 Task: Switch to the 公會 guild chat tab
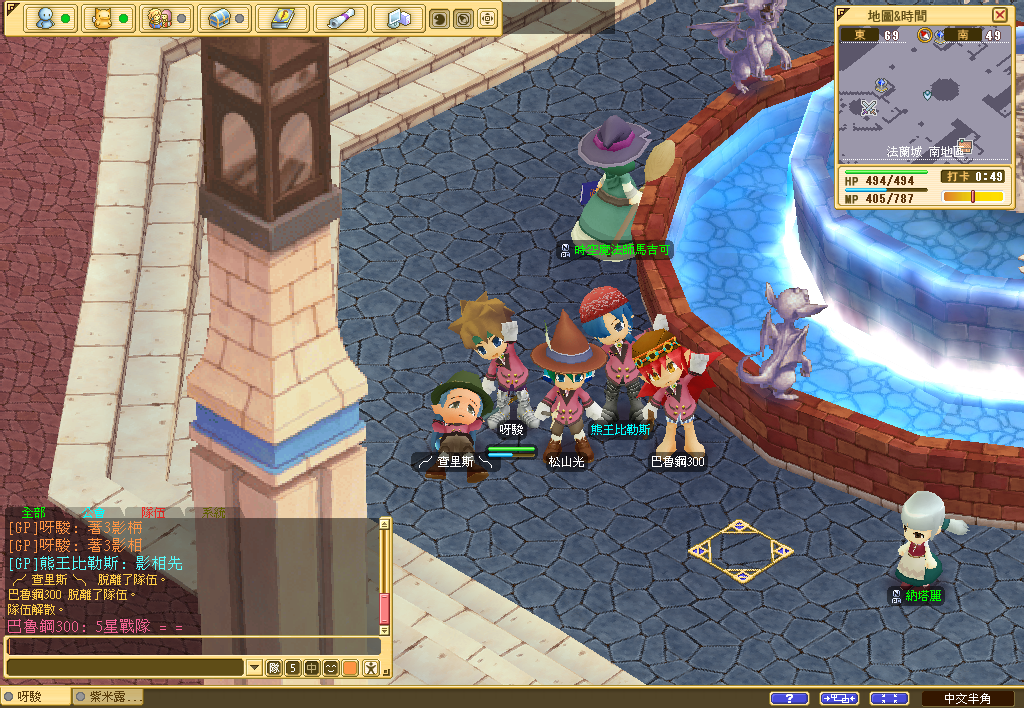click(x=93, y=512)
